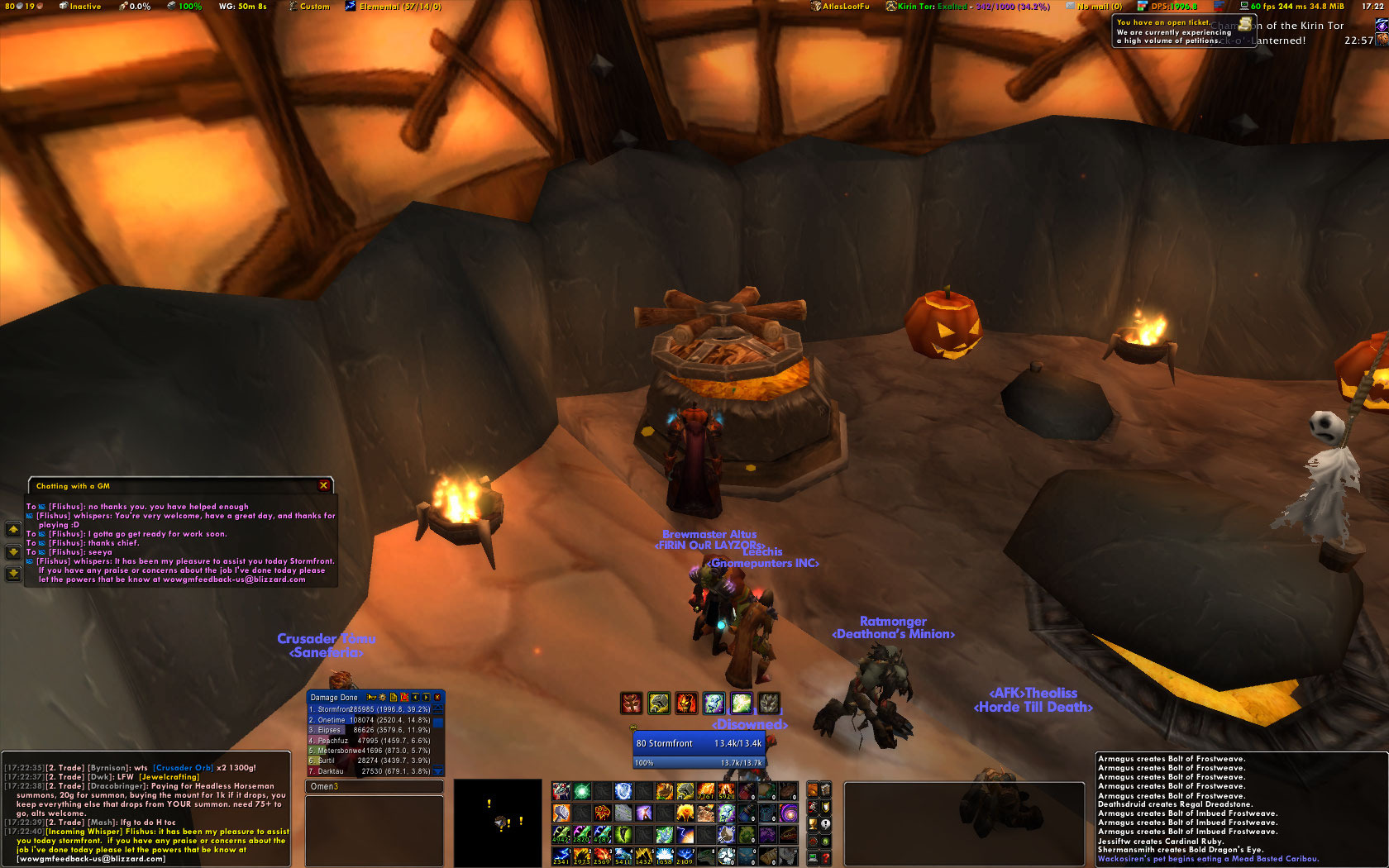Click the Elemental talent spec entry

394,7
